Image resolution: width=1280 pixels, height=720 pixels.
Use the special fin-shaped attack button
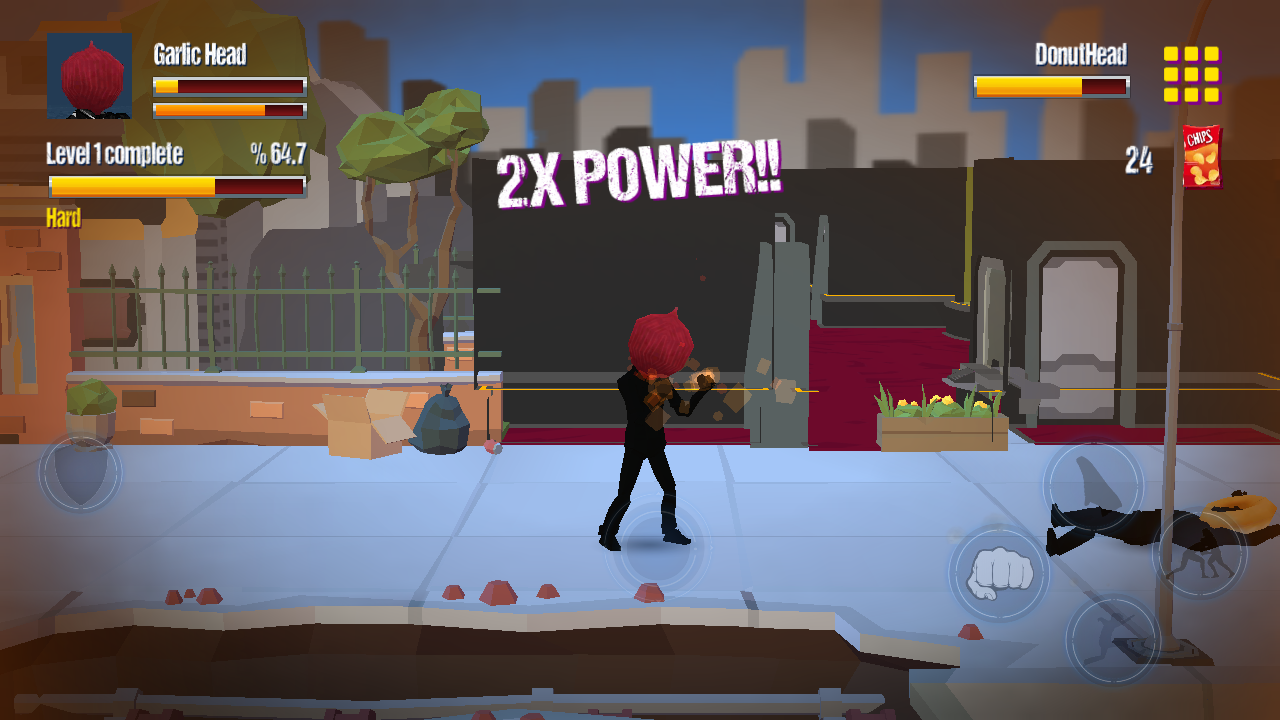(x=1092, y=487)
